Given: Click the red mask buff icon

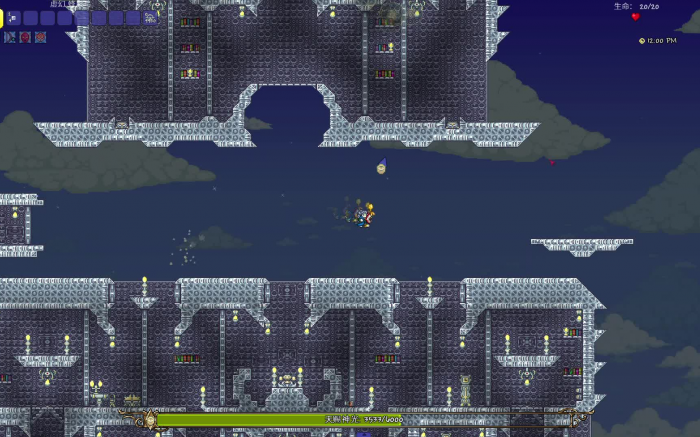Looking at the screenshot, I should (25, 37).
